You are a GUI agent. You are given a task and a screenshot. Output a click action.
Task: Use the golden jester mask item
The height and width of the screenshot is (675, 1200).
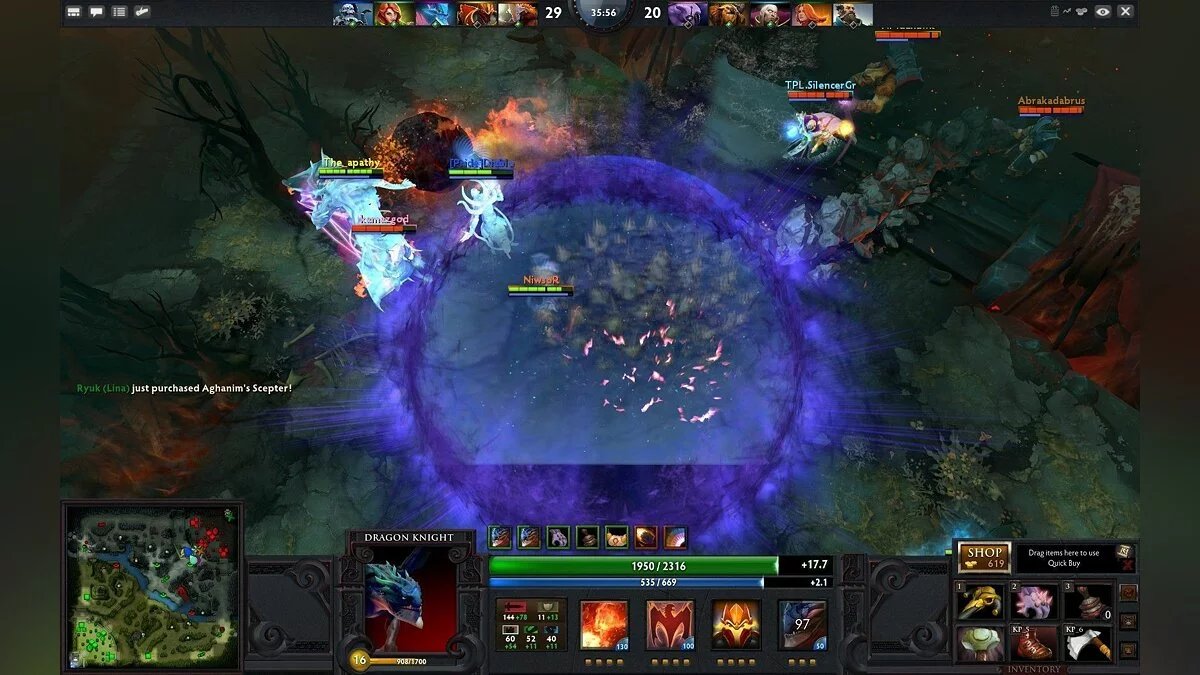(981, 602)
